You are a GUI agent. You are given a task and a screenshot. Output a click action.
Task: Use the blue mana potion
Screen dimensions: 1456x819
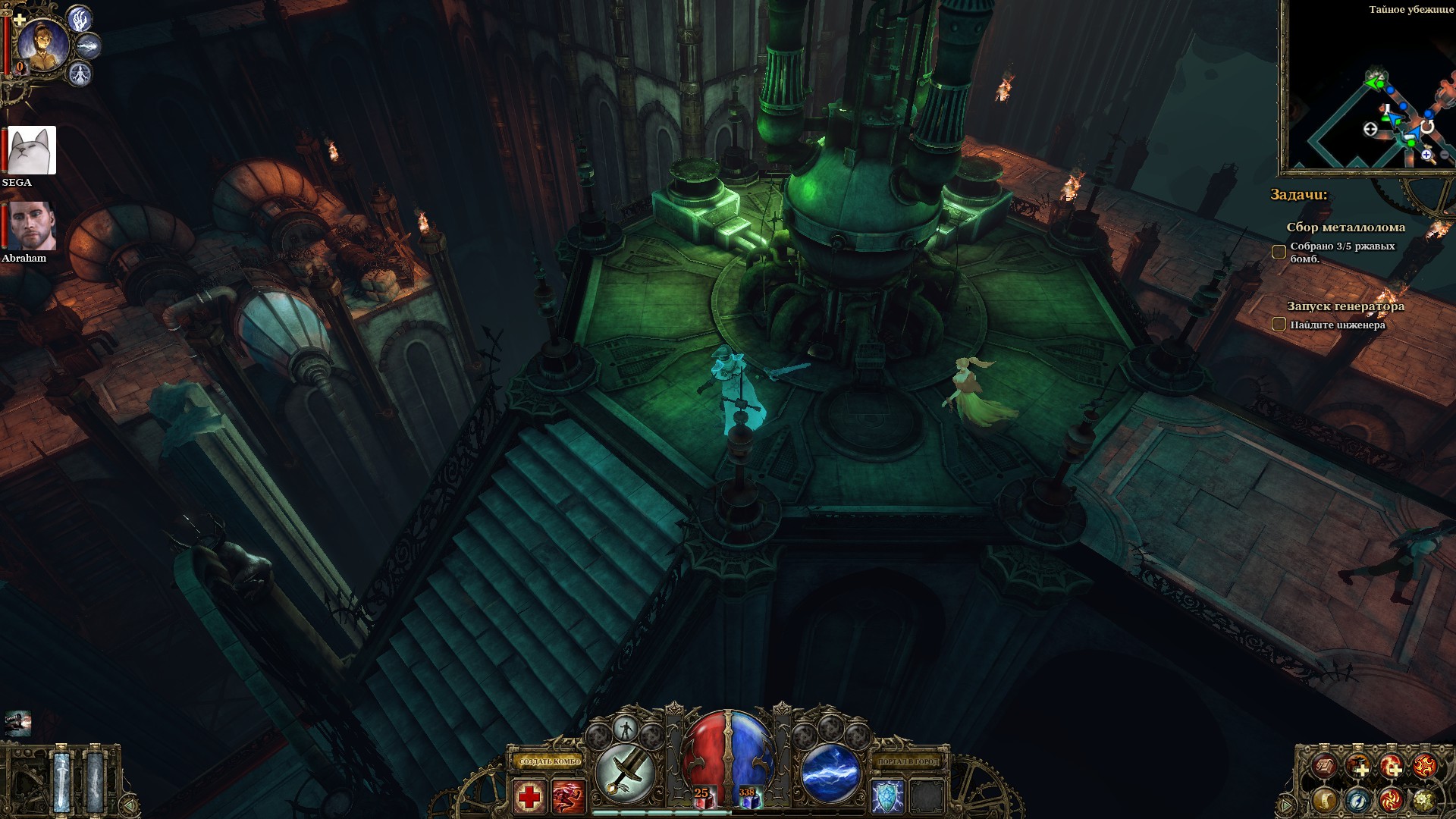coord(748,796)
